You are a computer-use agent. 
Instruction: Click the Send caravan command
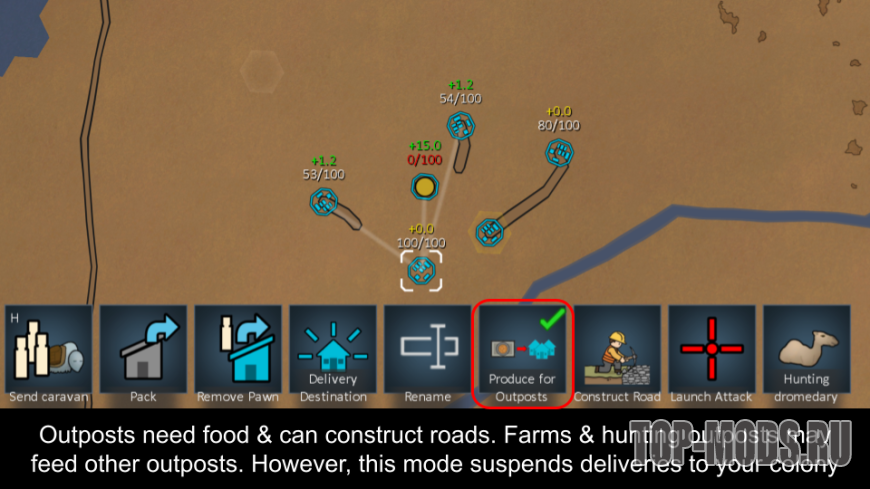pyautogui.click(x=48, y=355)
